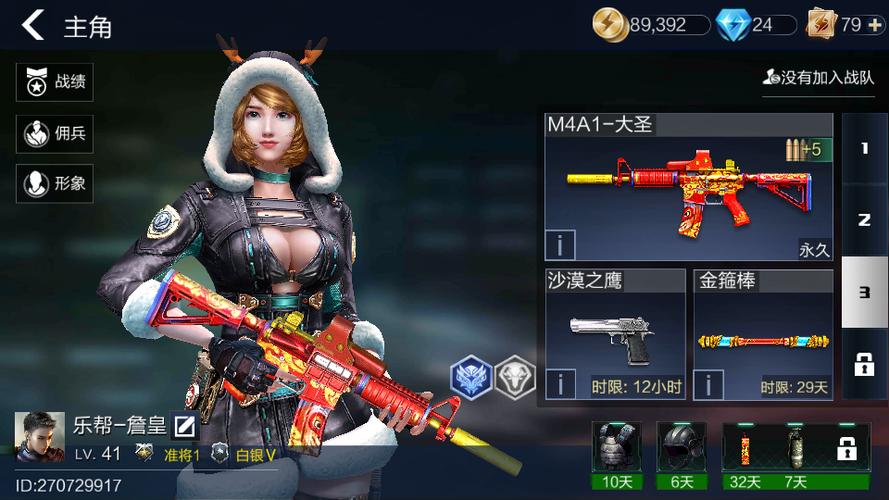889x500 pixels.
Task: Switch to loadout tab 1
Action: (x=864, y=148)
